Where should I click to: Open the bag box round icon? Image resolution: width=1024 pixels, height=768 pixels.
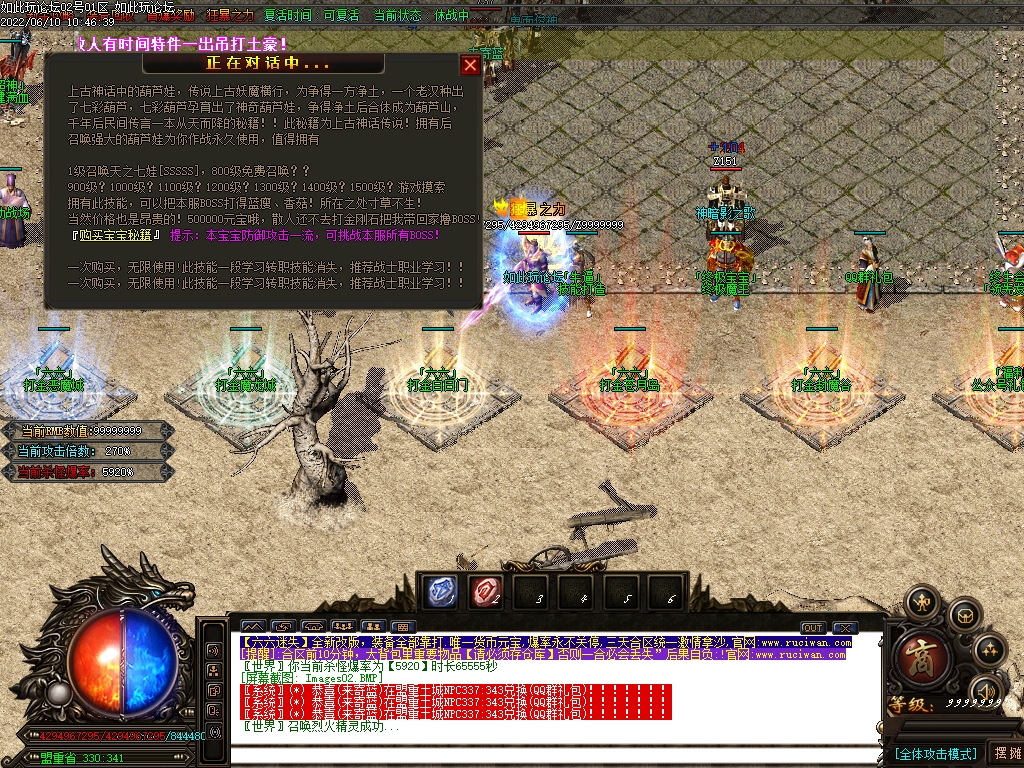pyautogui.click(x=964, y=614)
